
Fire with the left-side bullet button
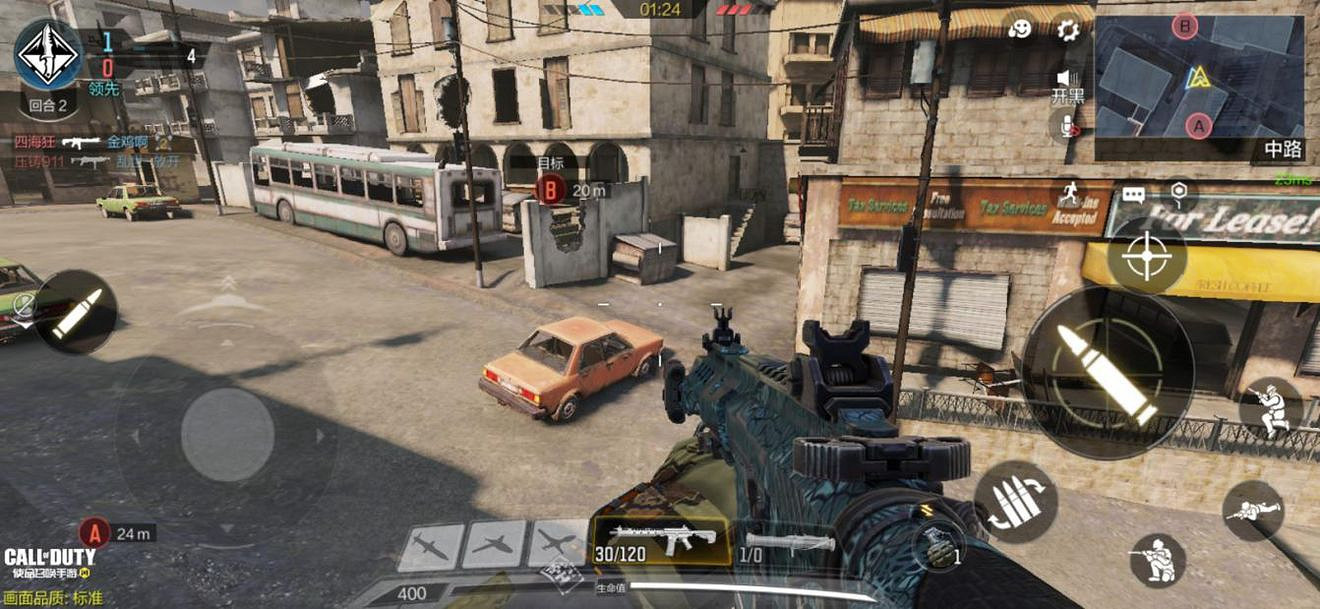coord(76,312)
